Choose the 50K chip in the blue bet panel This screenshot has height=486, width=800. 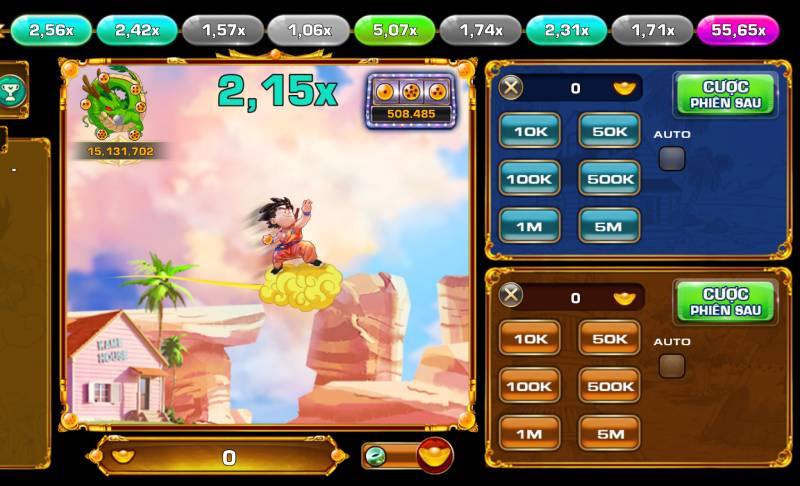point(609,131)
